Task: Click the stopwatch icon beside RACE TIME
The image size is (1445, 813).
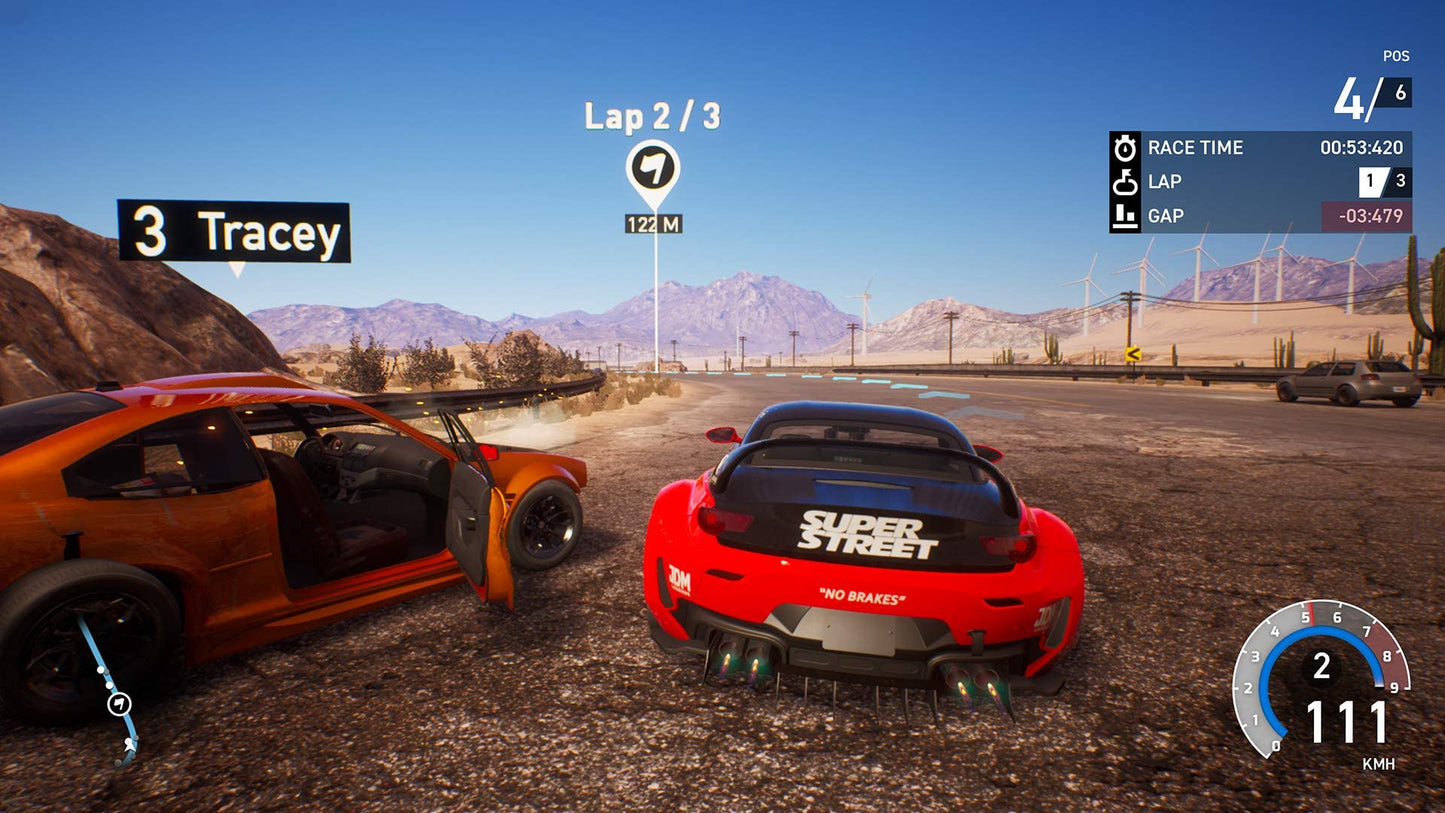Action: coord(1128,147)
